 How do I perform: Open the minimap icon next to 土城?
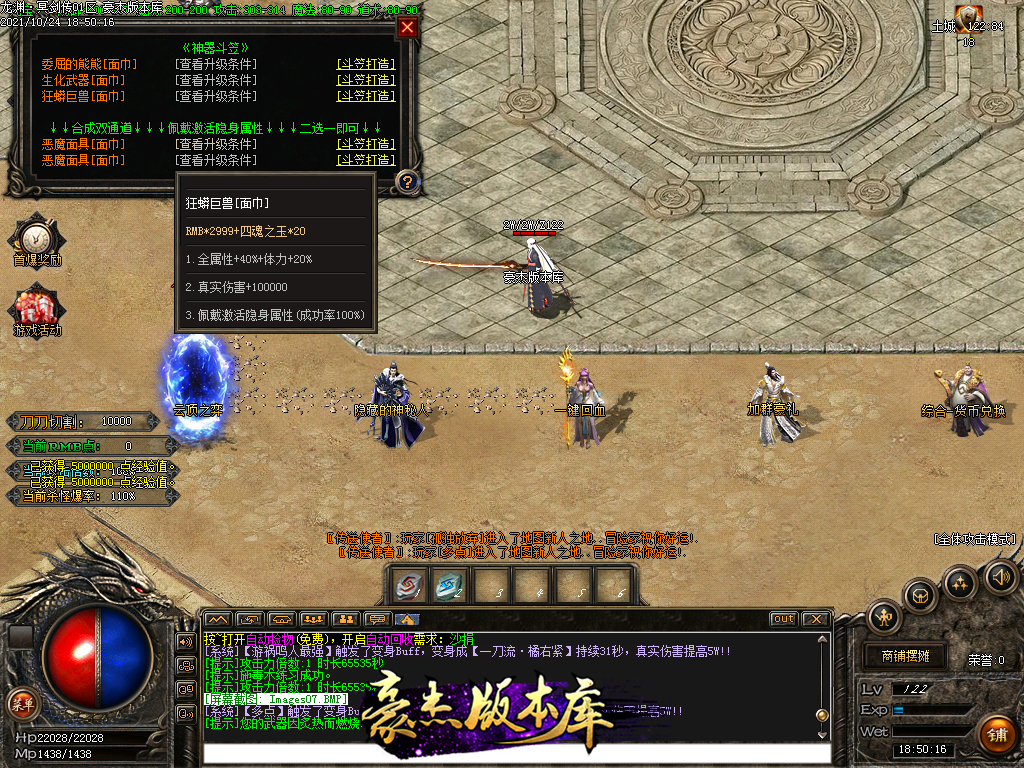point(968,17)
